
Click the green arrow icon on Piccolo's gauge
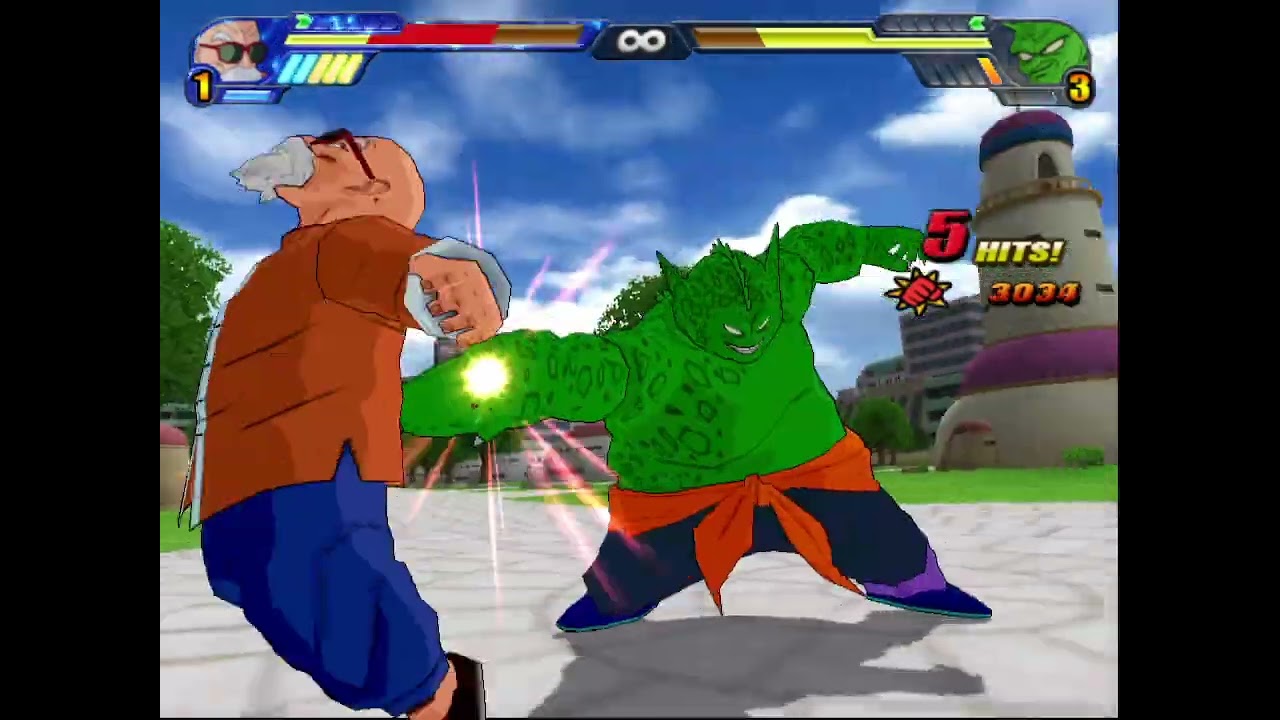[x=977, y=23]
